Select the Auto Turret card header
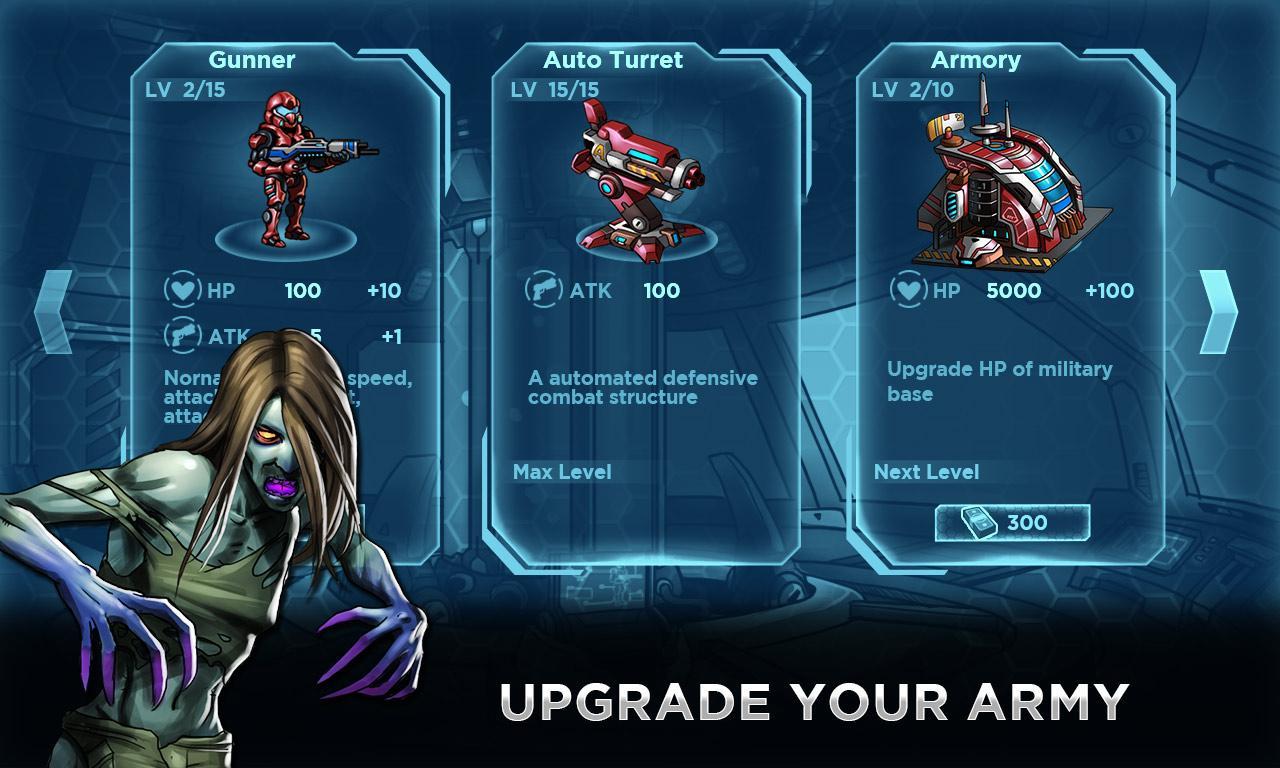Screen dimensions: 1280x768 pyautogui.click(x=611, y=60)
